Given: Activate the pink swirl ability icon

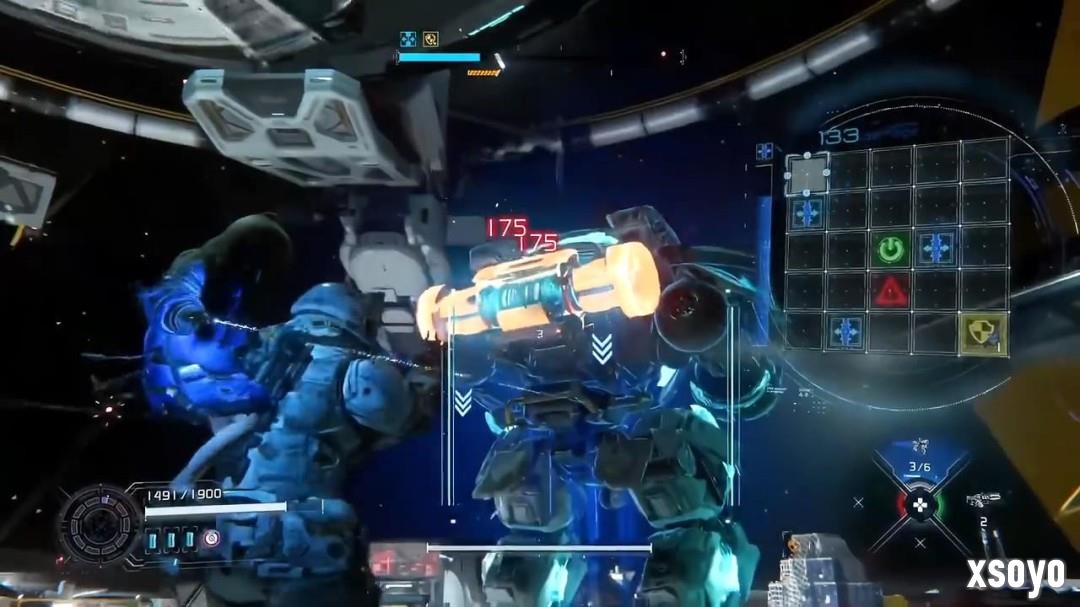Looking at the screenshot, I should pyautogui.click(x=212, y=538).
